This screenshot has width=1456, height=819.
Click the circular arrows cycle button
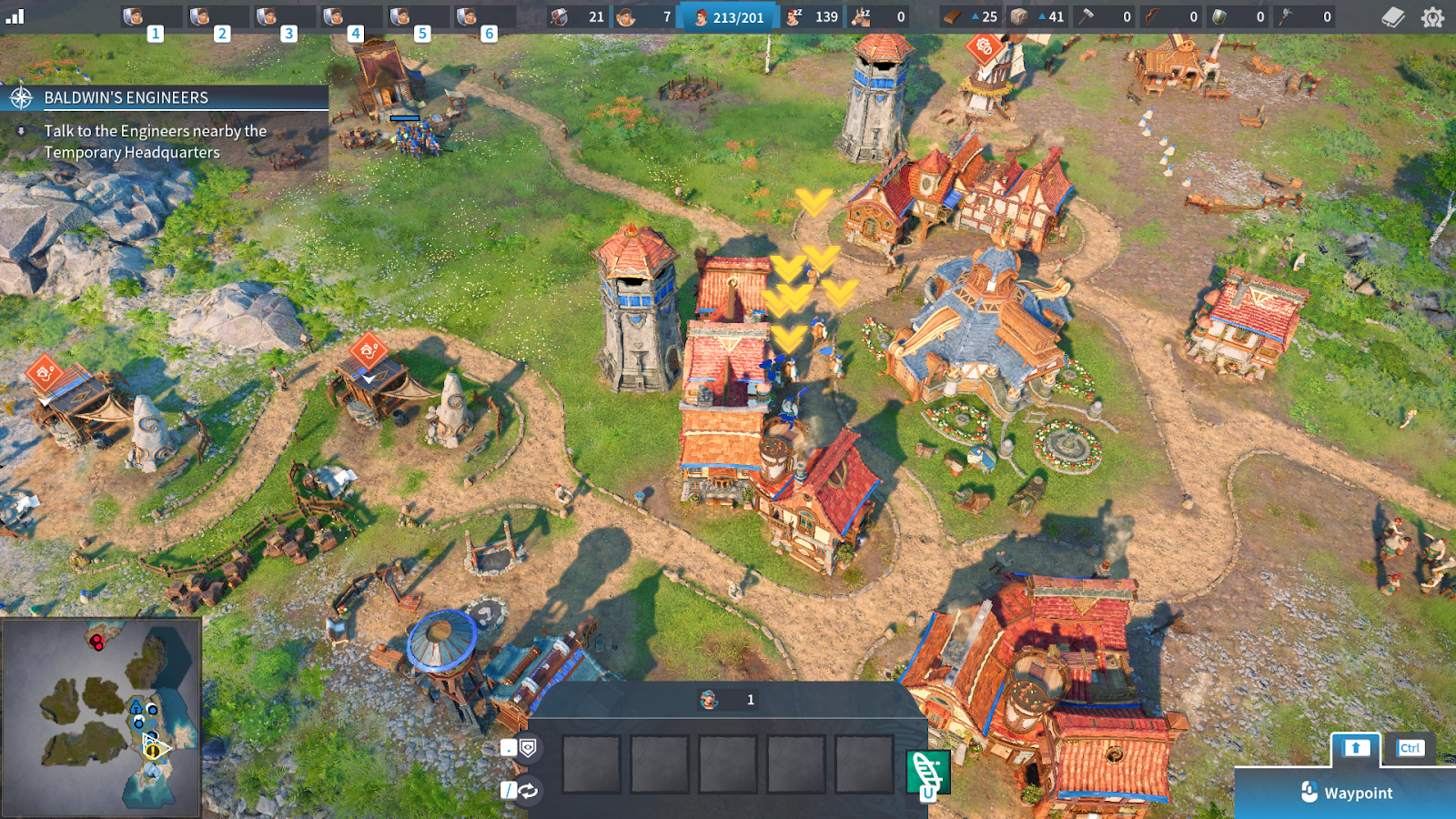tap(528, 791)
